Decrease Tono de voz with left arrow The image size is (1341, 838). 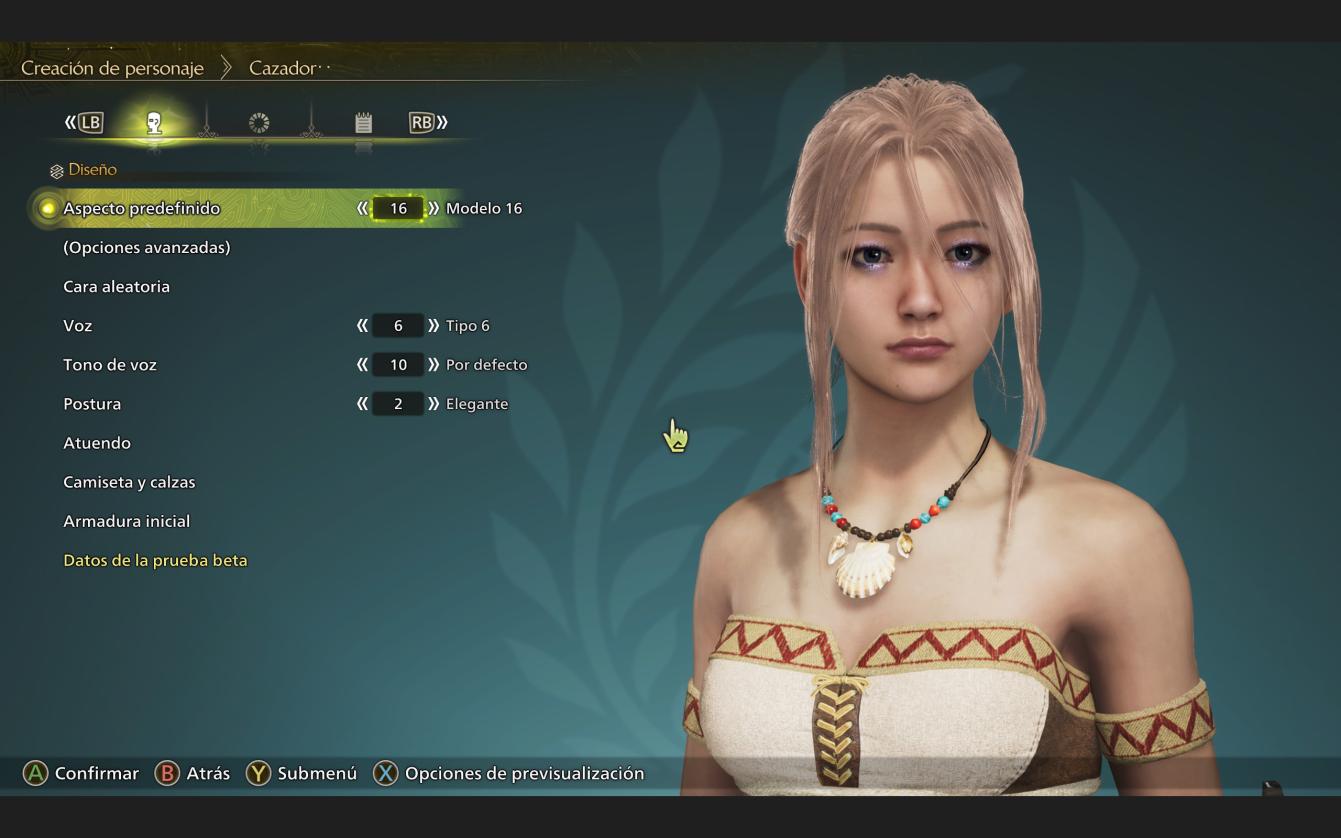362,364
